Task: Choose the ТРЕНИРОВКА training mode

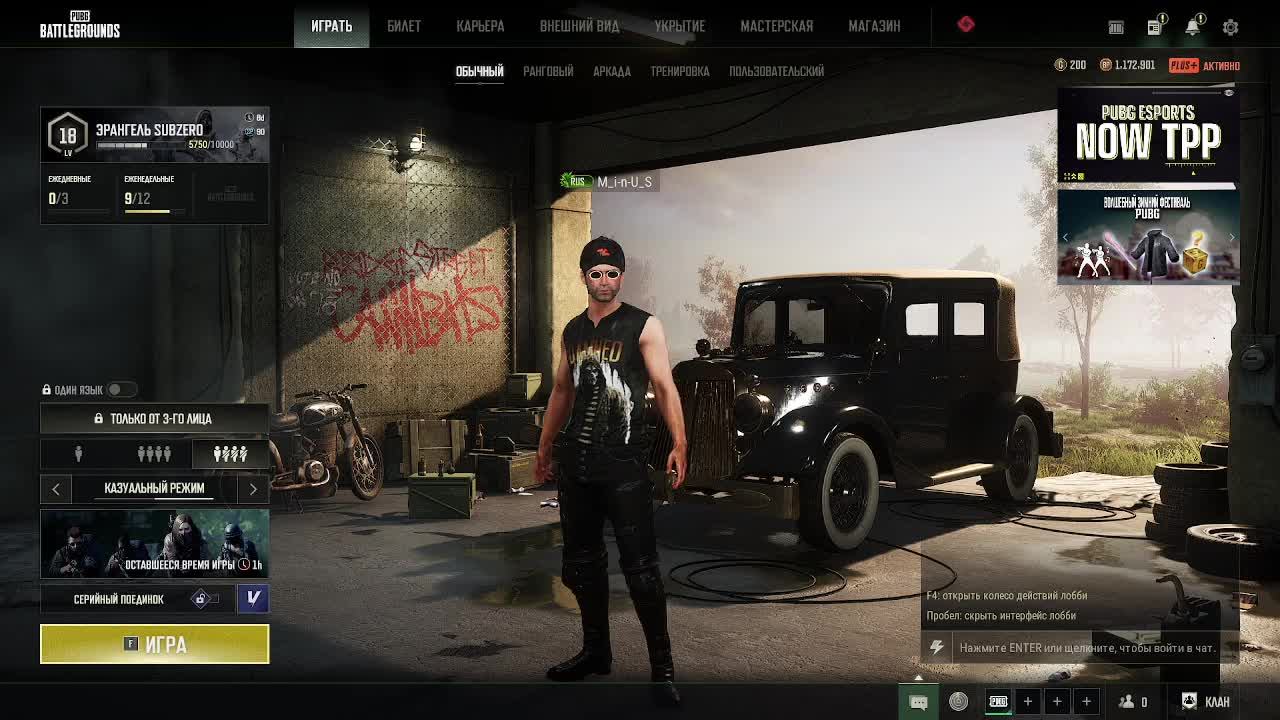Action: coord(680,71)
